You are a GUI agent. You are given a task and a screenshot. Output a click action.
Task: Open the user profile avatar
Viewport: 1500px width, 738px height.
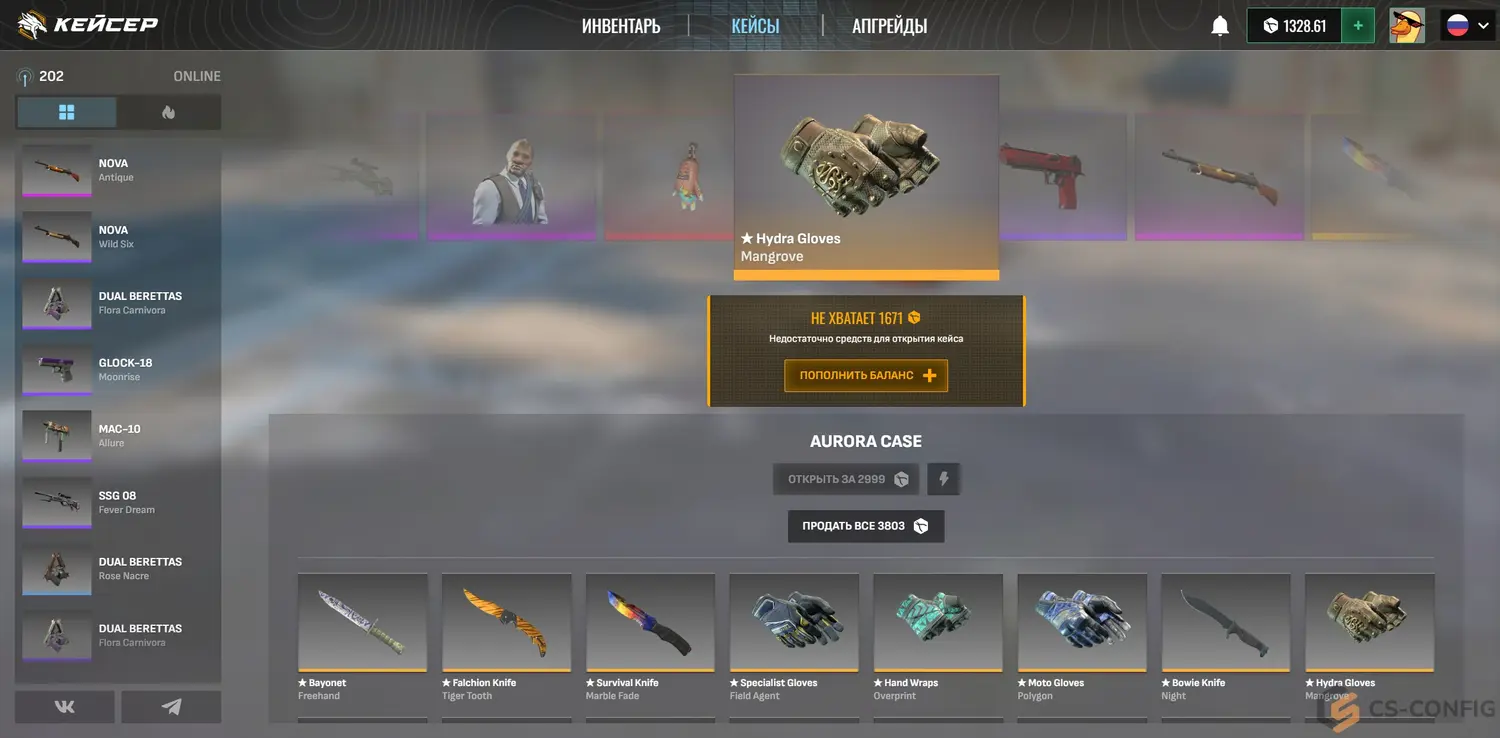tap(1407, 26)
